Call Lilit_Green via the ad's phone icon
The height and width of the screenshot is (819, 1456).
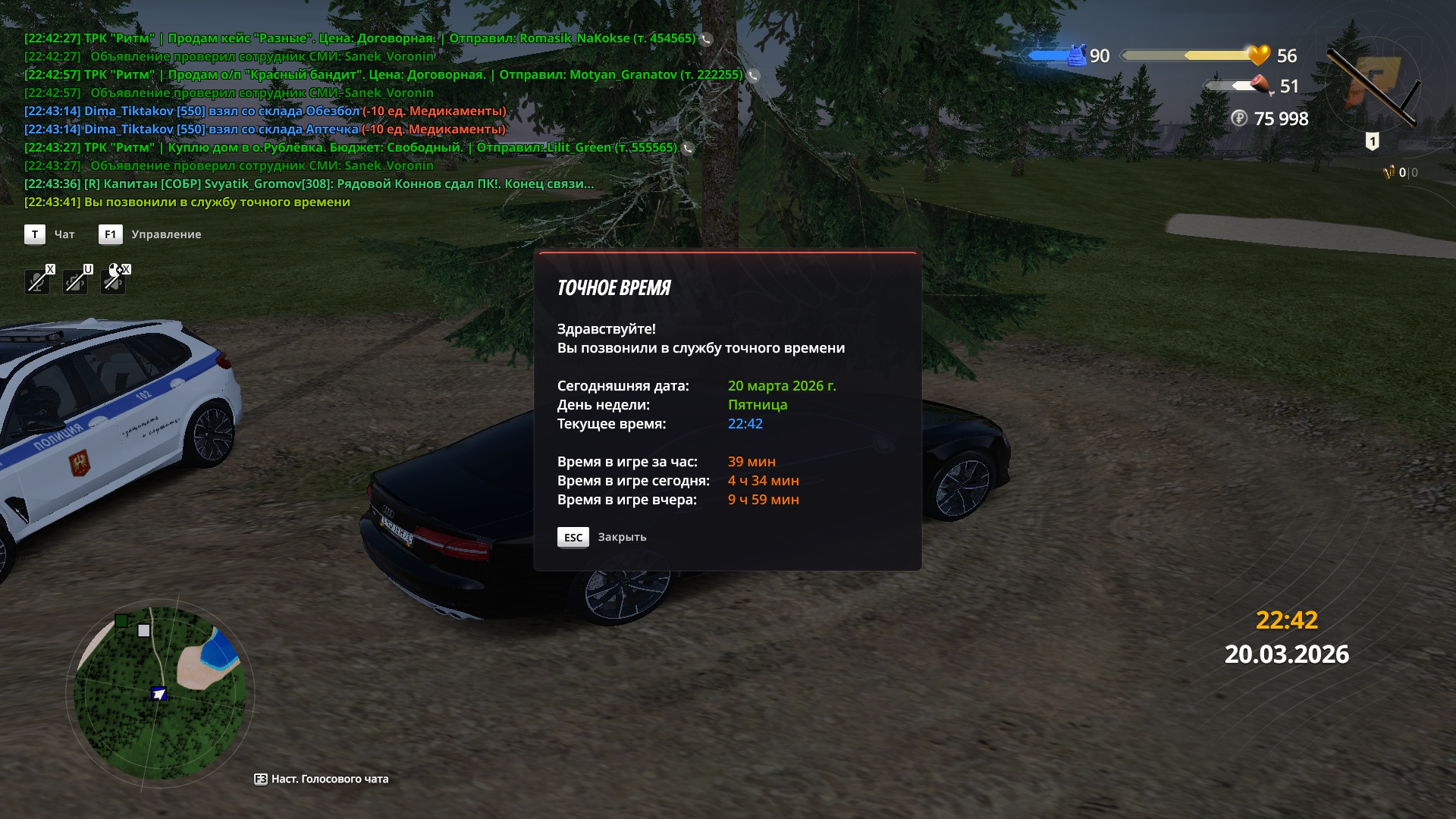(688, 148)
